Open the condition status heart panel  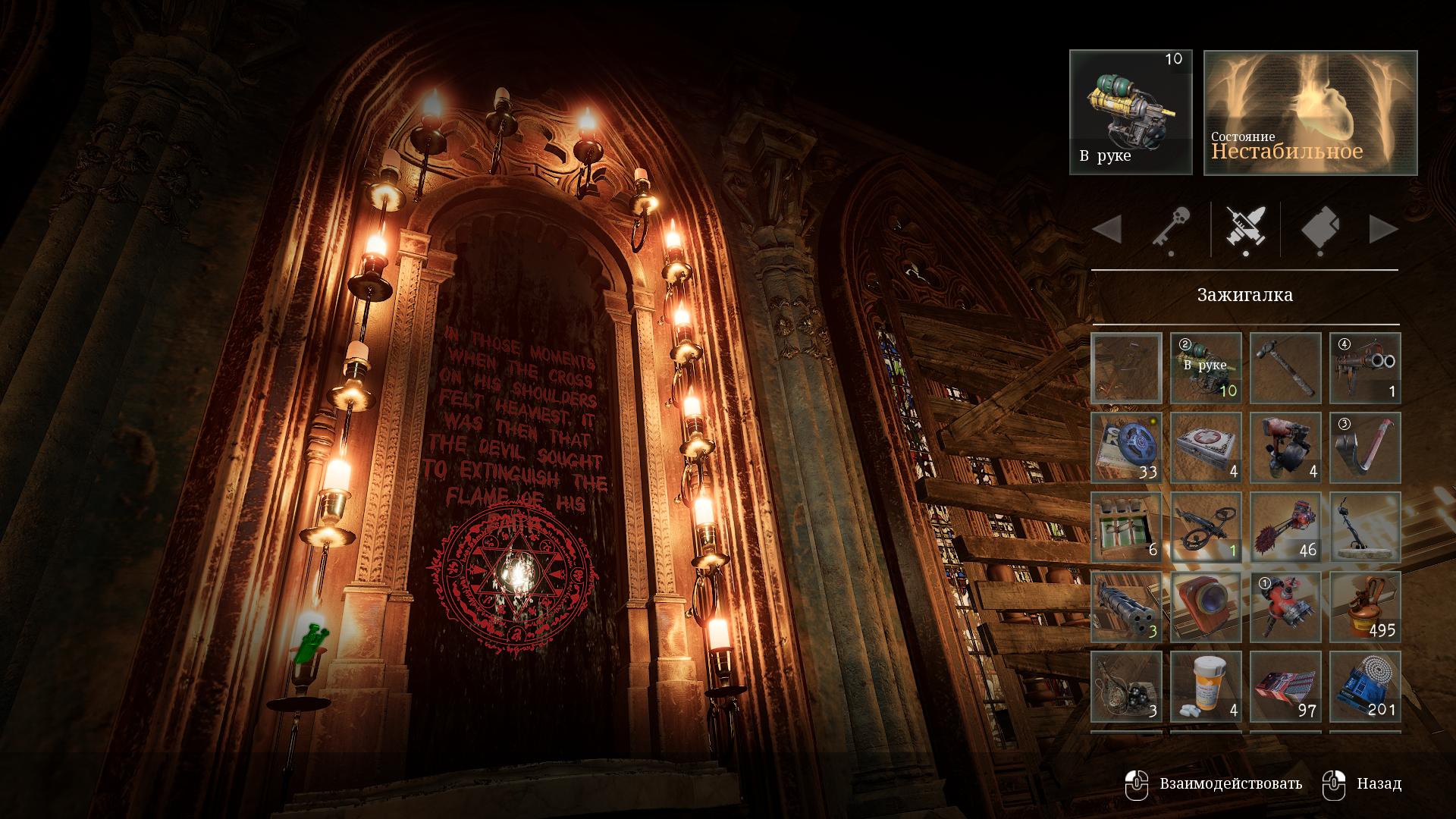tap(1310, 112)
